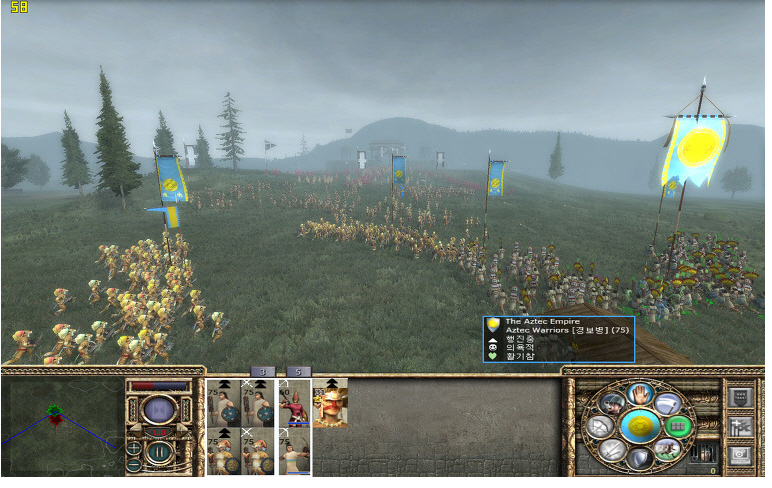
Task: Click the central Aztec faction emblem button
Action: click(639, 426)
